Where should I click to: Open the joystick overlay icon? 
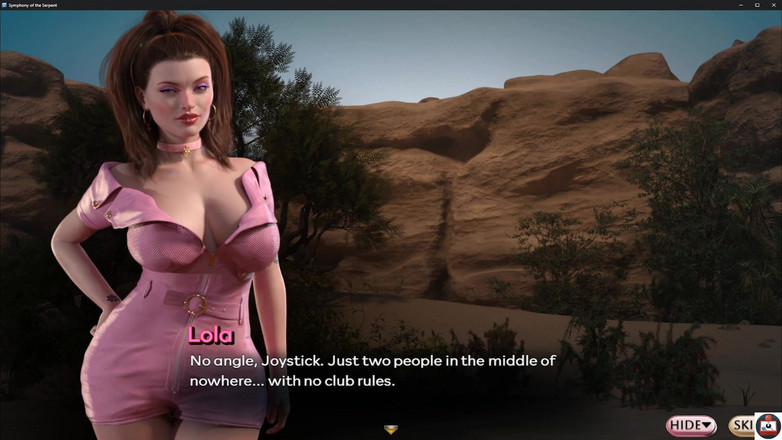(x=768, y=426)
